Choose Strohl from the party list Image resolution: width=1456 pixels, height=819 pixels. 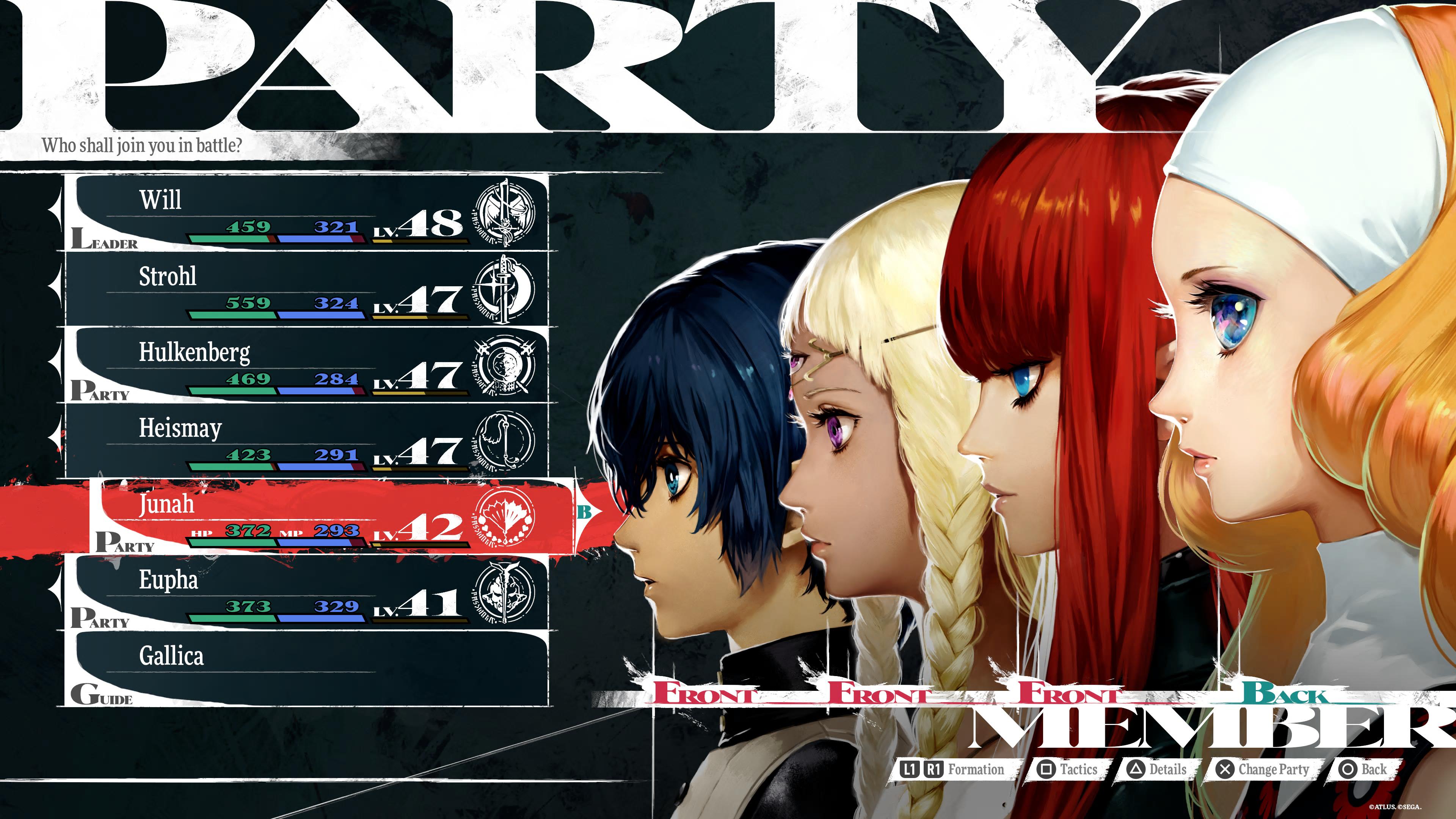pyautogui.click(x=305, y=289)
